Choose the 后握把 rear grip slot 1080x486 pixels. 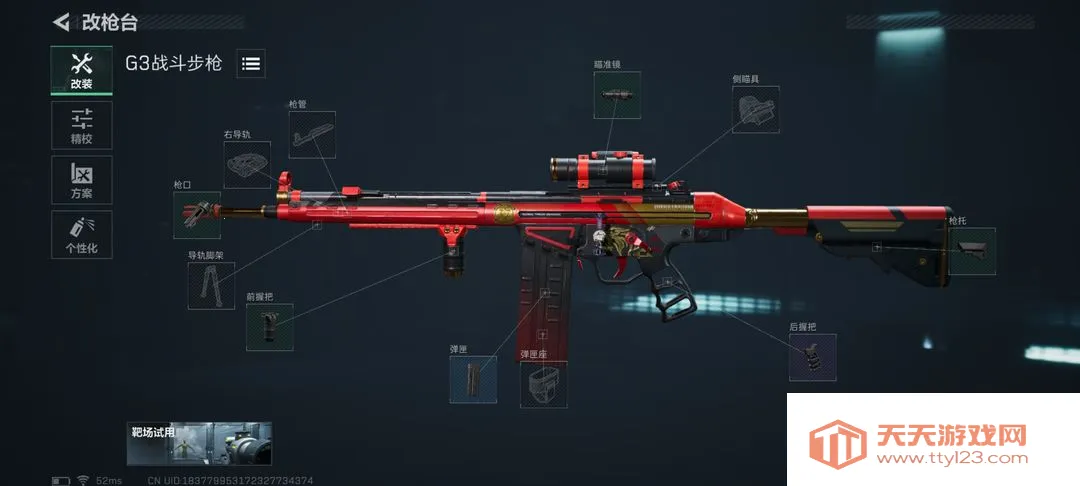tap(812, 357)
